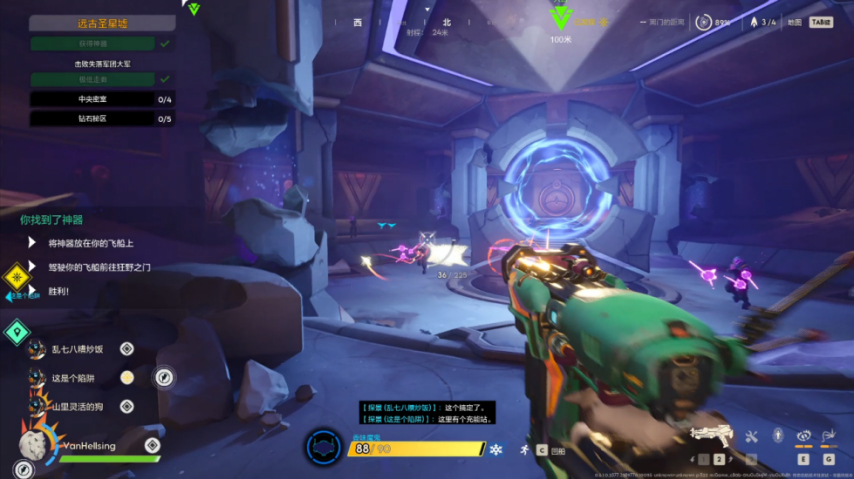Click the snowflake freeze element icon
Image resolution: width=854 pixels, height=479 pixels.
[495, 450]
